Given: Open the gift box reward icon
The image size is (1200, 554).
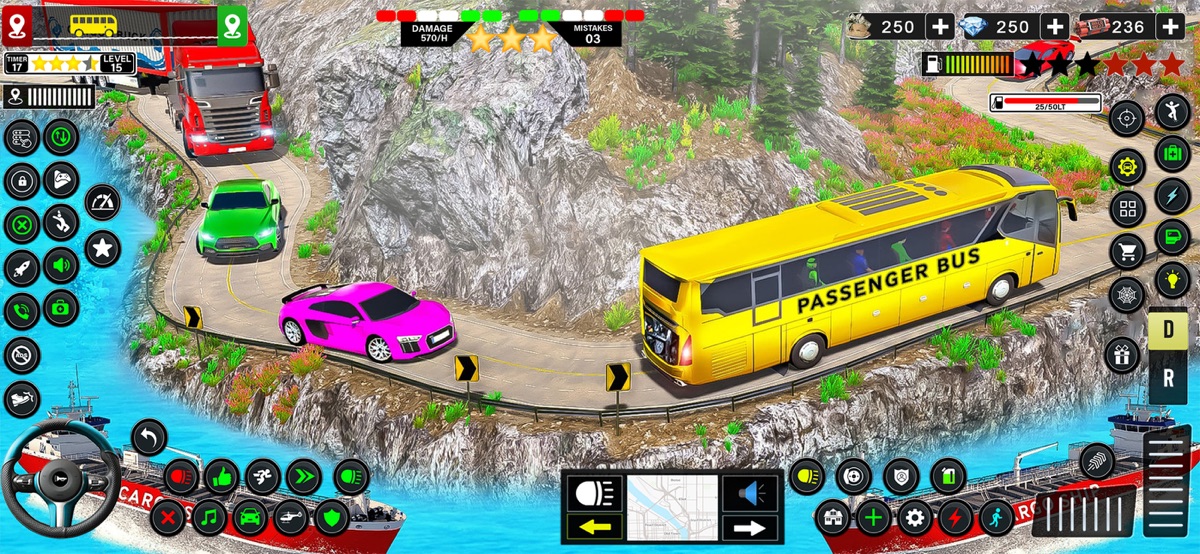Looking at the screenshot, I should point(1122,355).
